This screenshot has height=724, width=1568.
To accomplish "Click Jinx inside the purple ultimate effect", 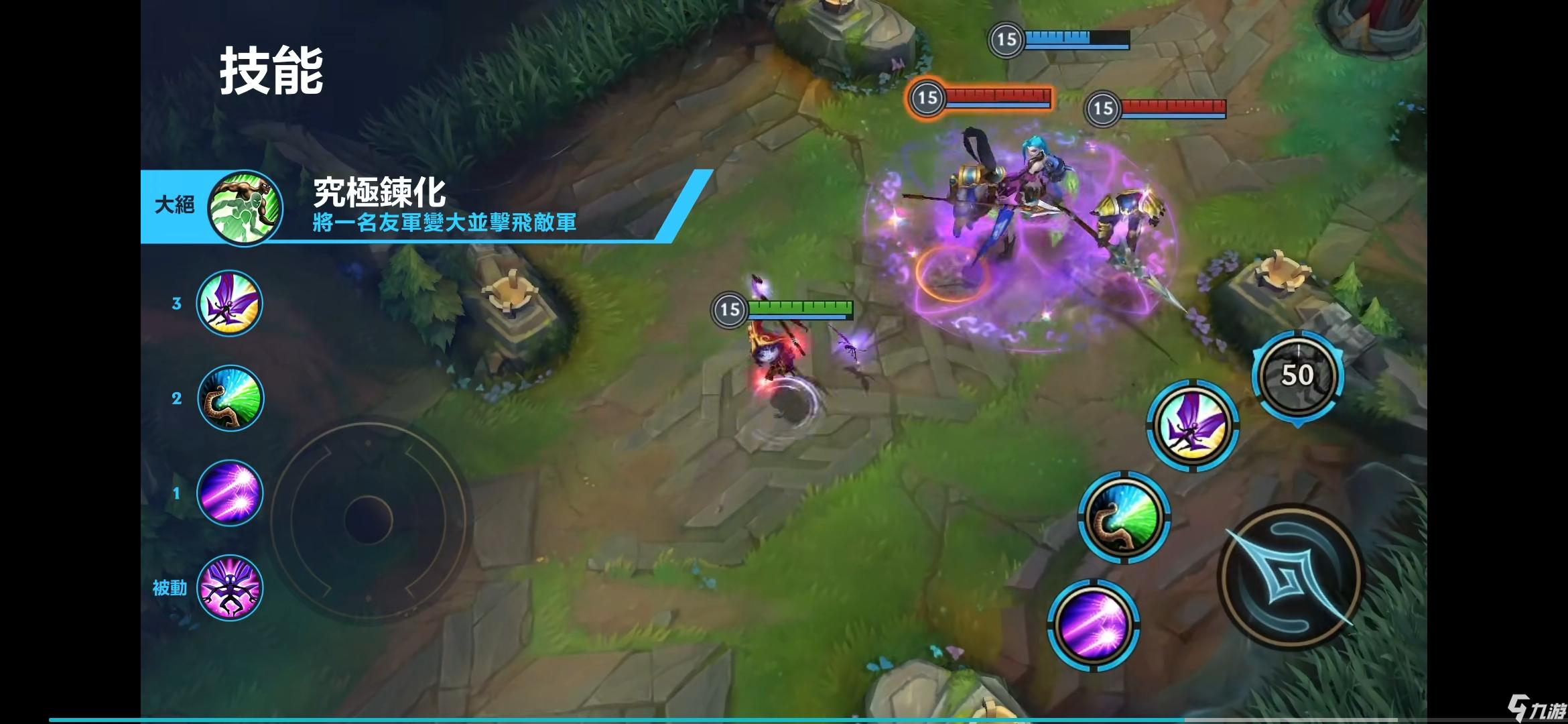I will click(x=1035, y=168).
